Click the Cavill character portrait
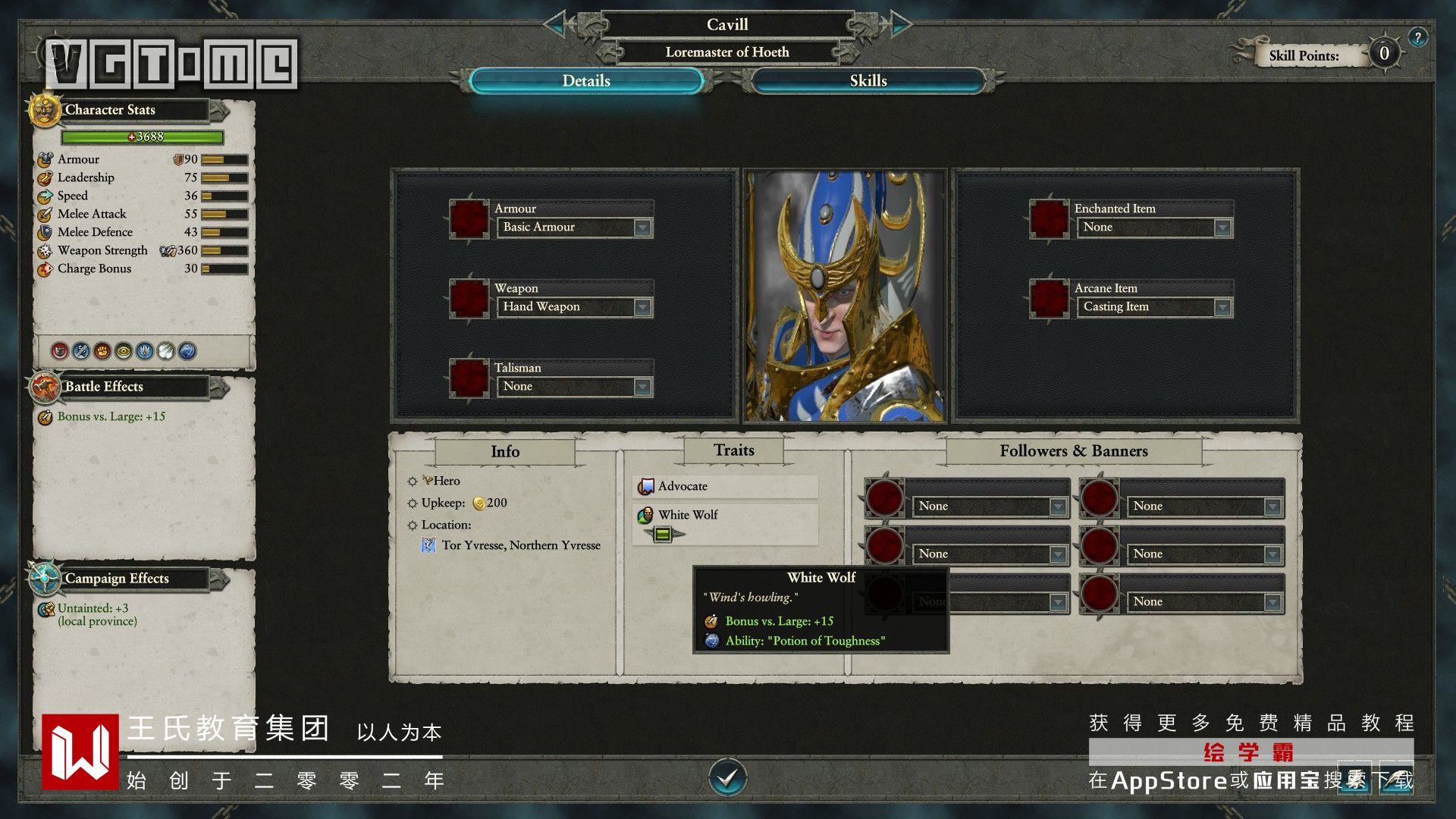This screenshot has height=819, width=1456. (x=845, y=296)
